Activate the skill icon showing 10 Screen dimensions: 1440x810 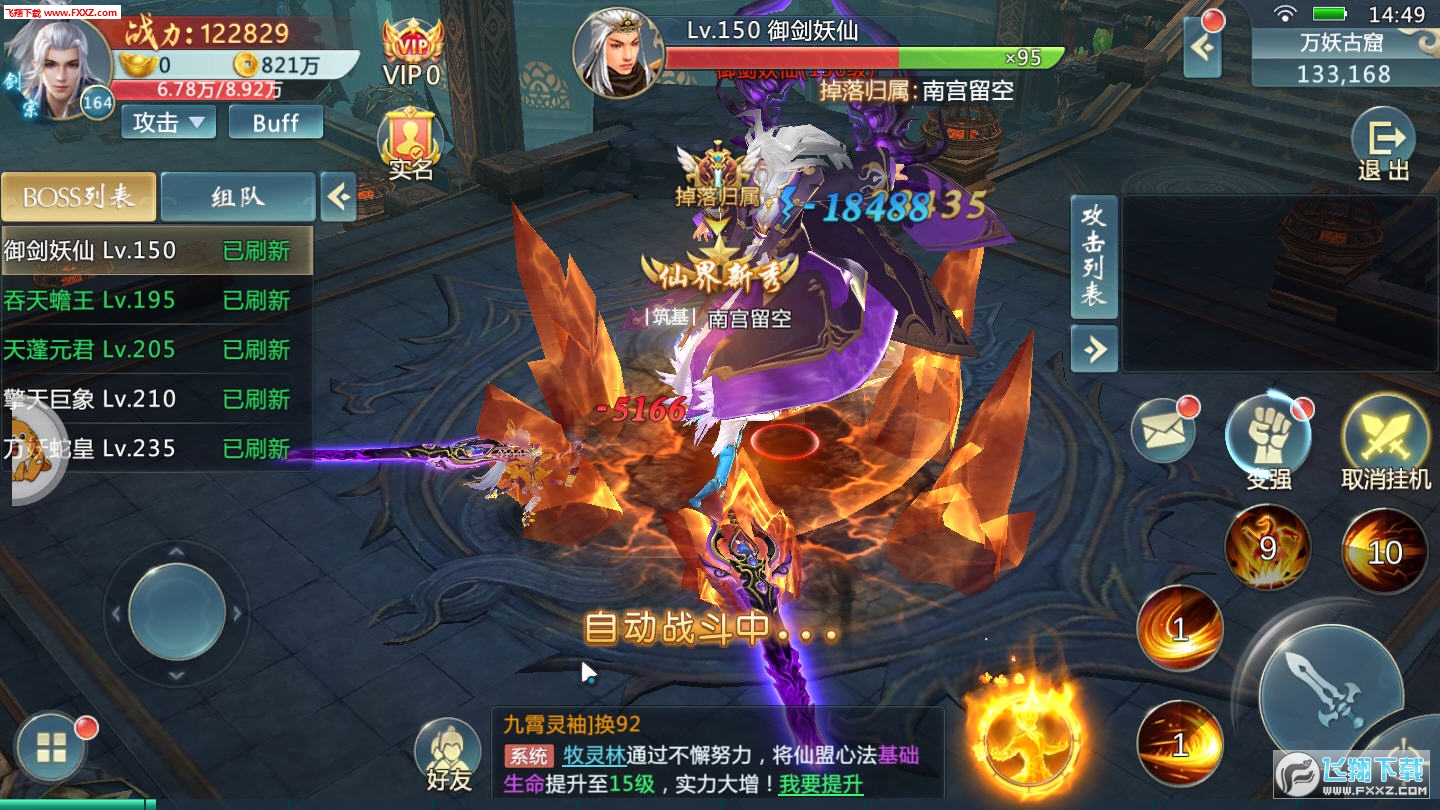pyautogui.click(x=1383, y=548)
